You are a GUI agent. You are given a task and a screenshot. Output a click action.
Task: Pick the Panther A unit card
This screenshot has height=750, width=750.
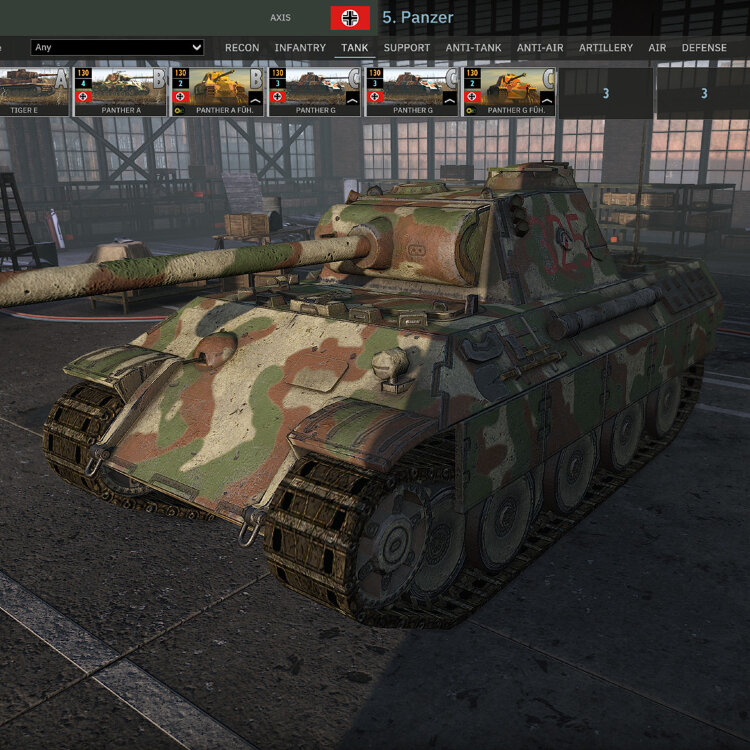click(120, 91)
